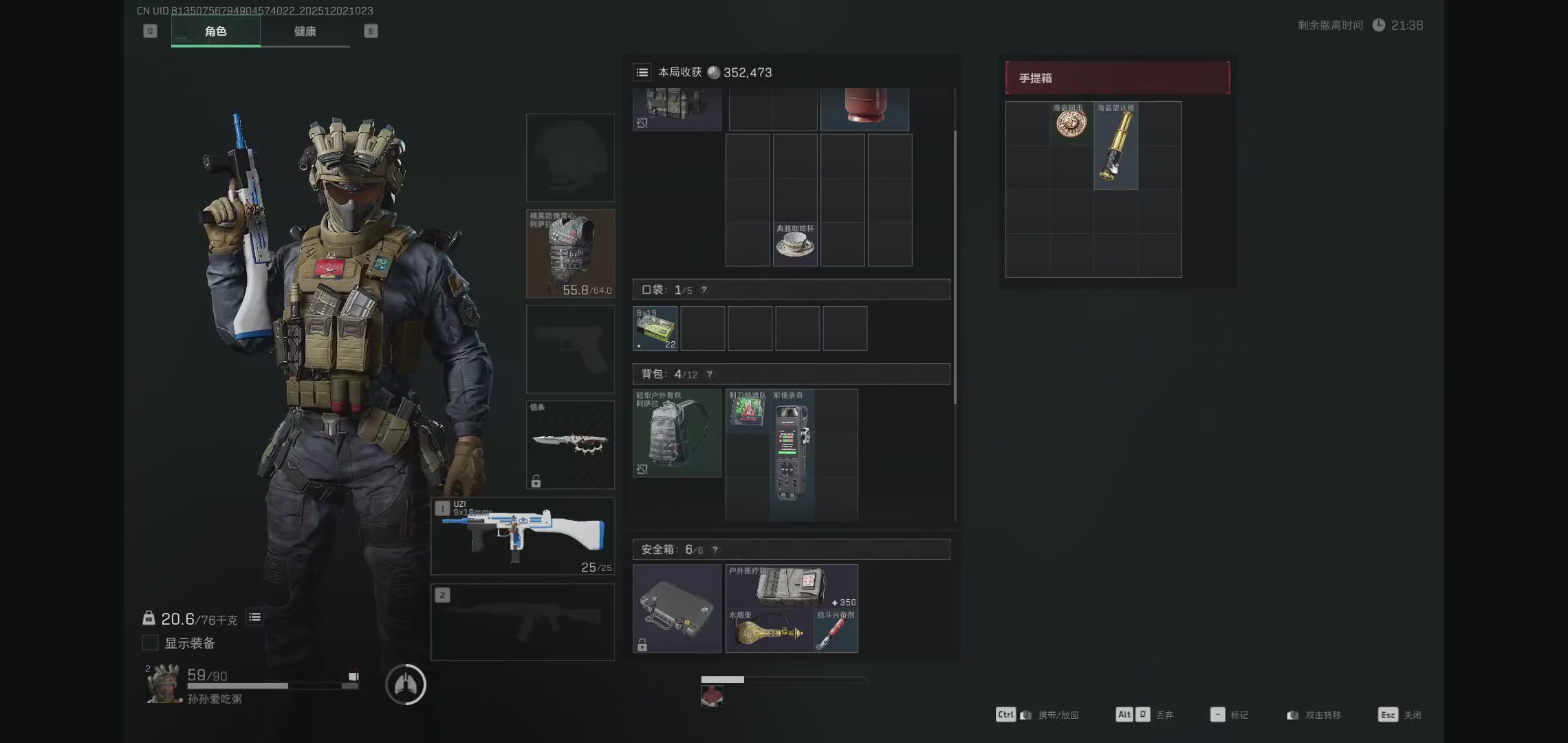Select the 角色 character tab

[215, 32]
